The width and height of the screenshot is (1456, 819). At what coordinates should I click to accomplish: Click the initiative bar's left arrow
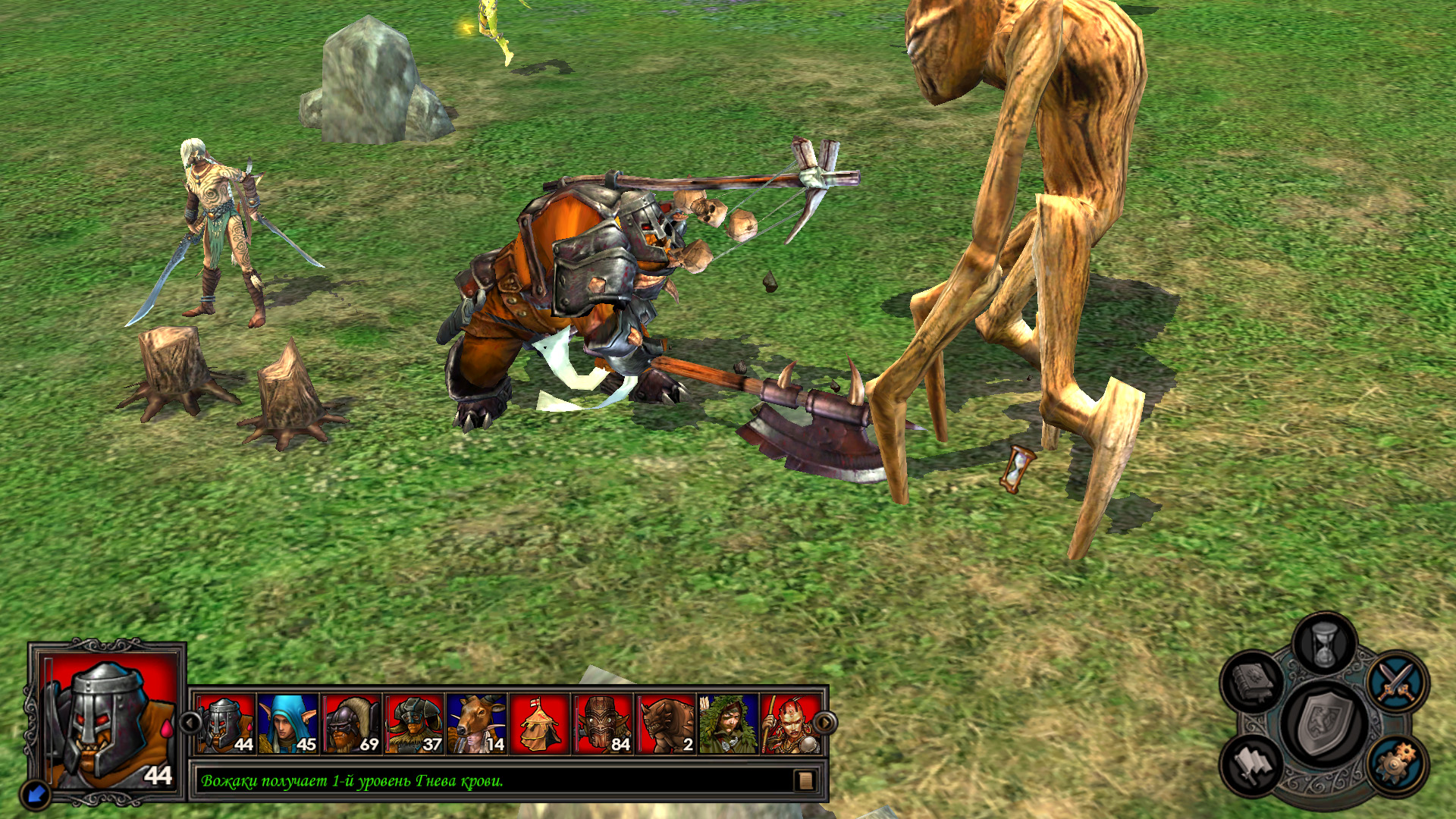[190, 723]
